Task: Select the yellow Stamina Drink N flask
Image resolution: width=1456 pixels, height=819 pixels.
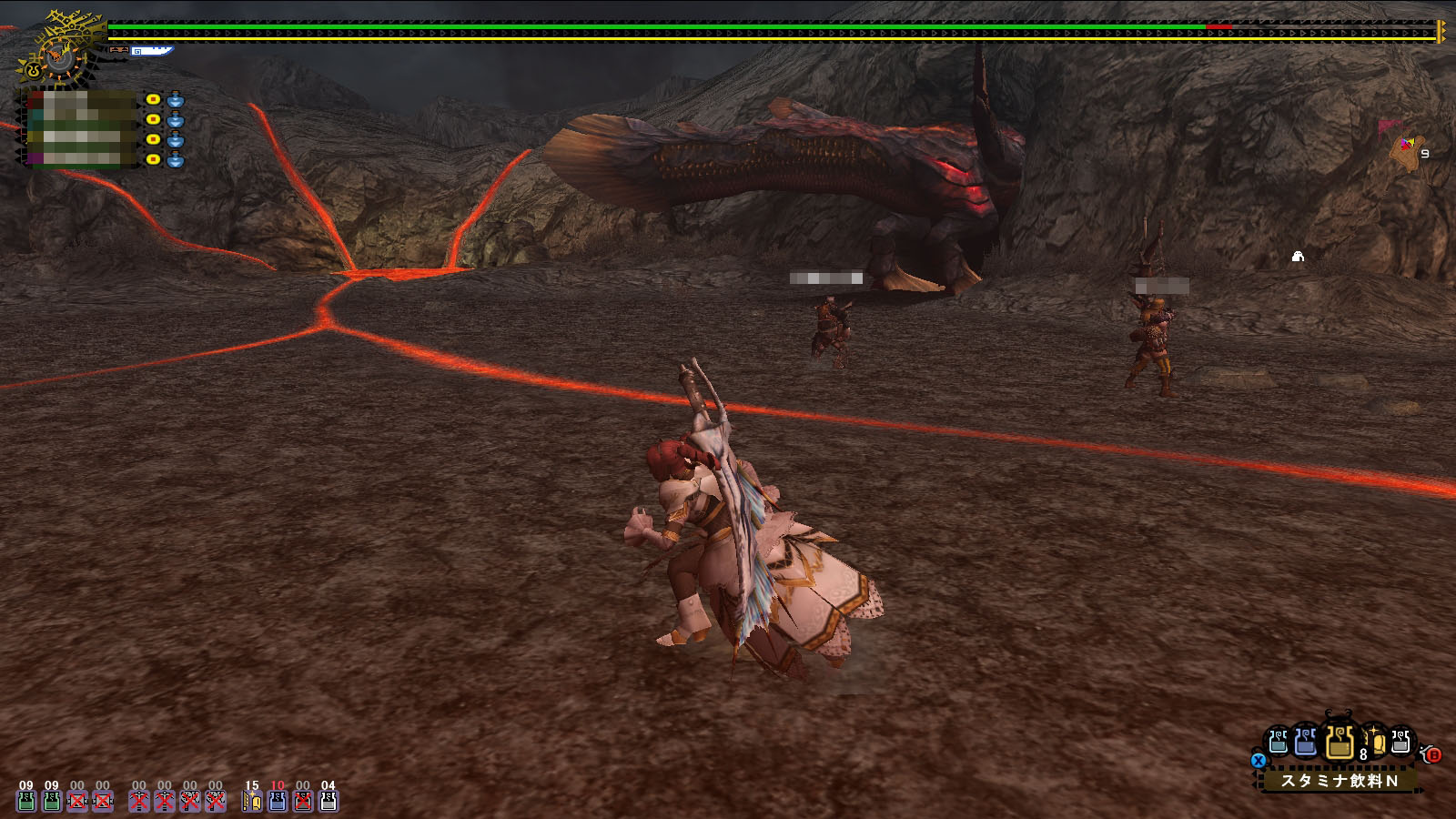Action: coord(1339,743)
